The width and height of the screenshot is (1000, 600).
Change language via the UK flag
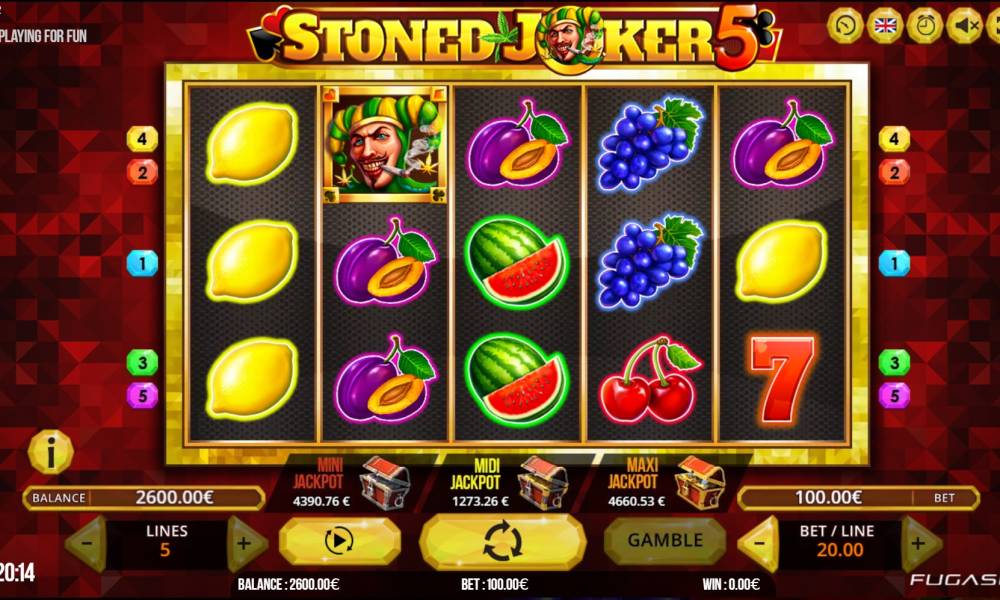click(885, 25)
